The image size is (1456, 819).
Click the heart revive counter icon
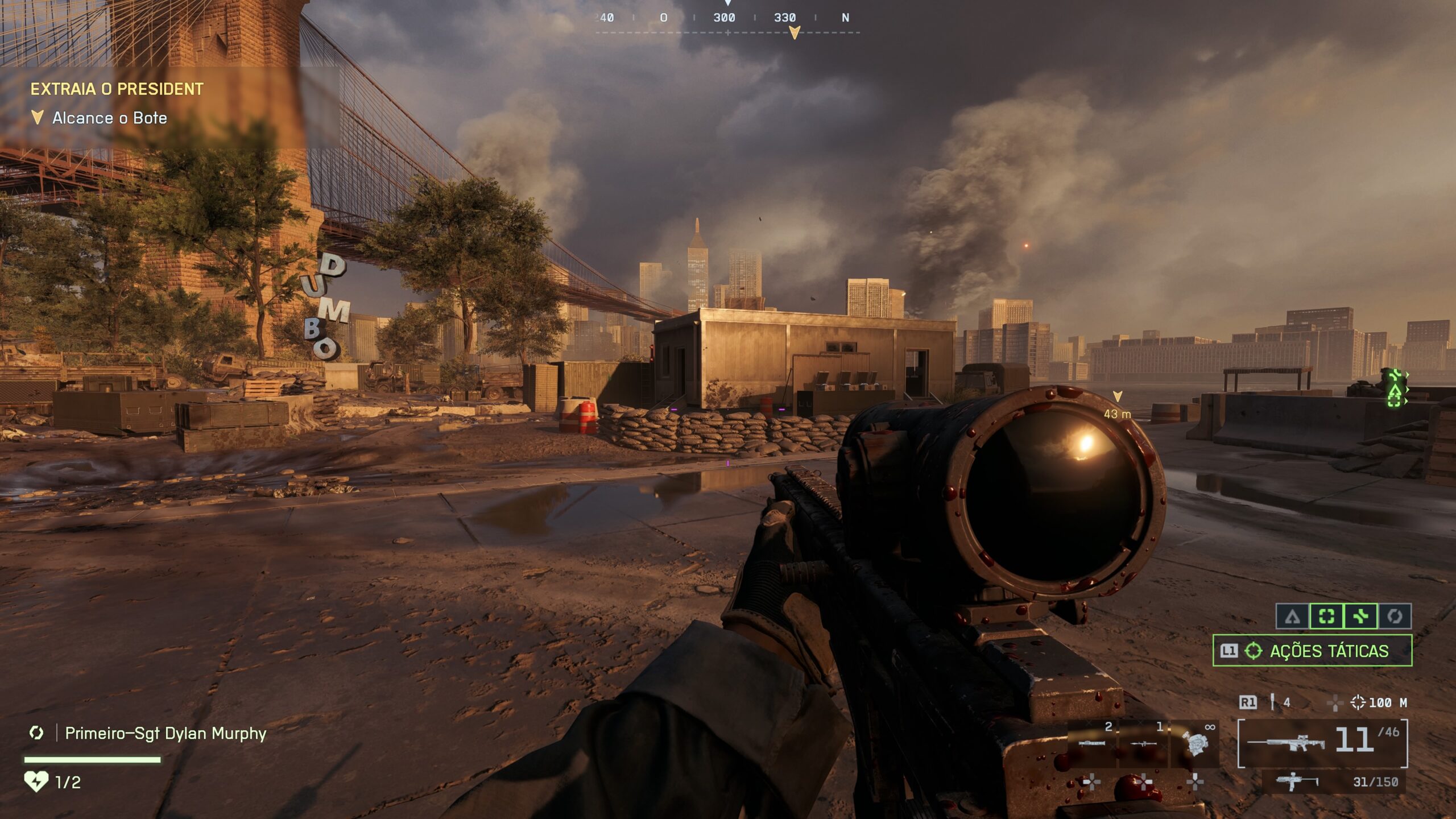tap(36, 781)
